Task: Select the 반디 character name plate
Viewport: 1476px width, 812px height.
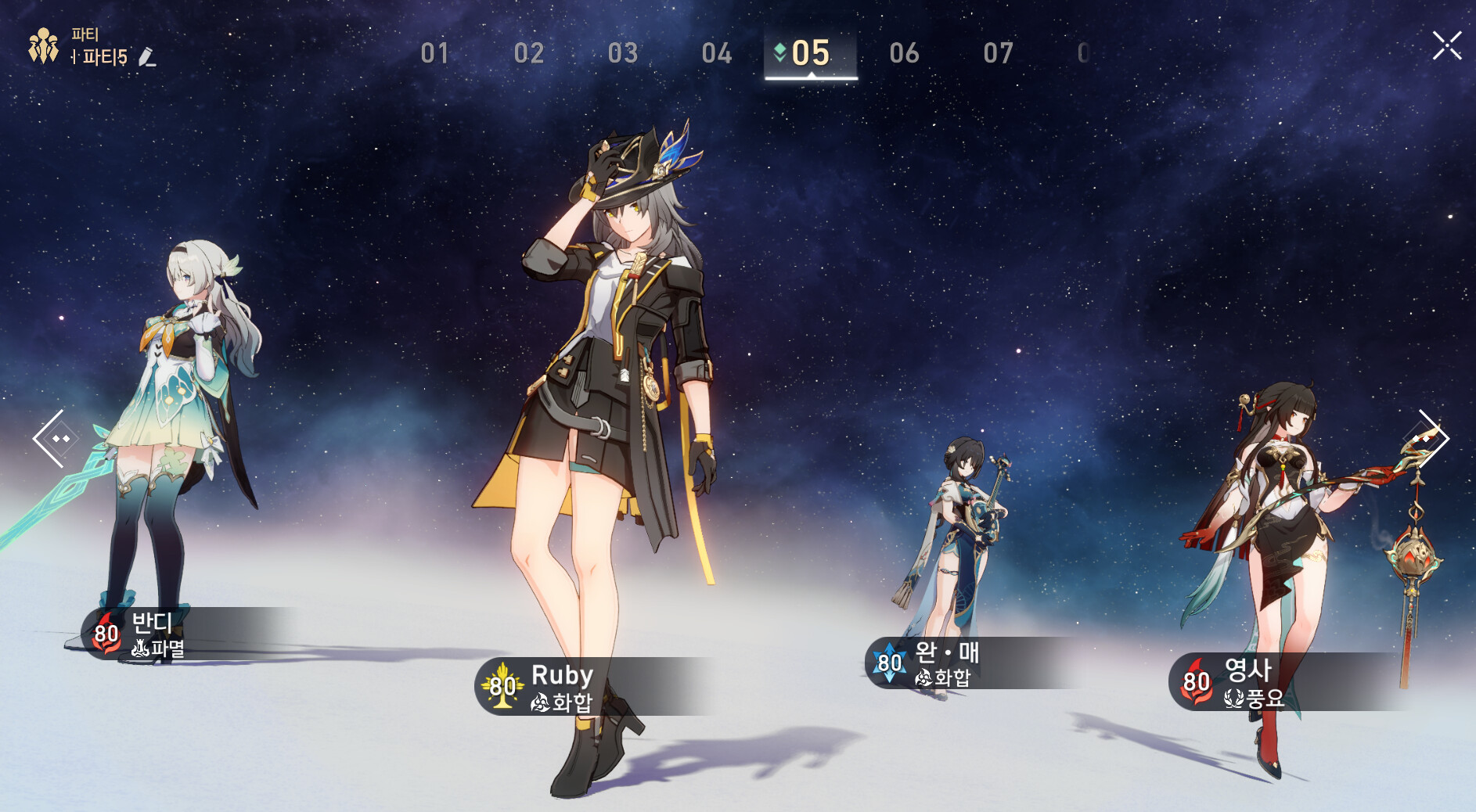Action: pyautogui.click(x=172, y=634)
